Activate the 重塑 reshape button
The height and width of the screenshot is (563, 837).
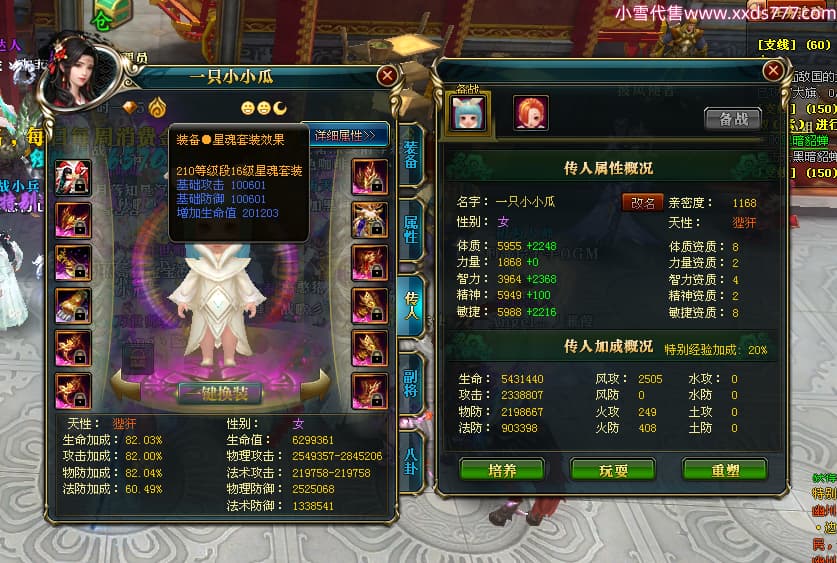tap(724, 469)
